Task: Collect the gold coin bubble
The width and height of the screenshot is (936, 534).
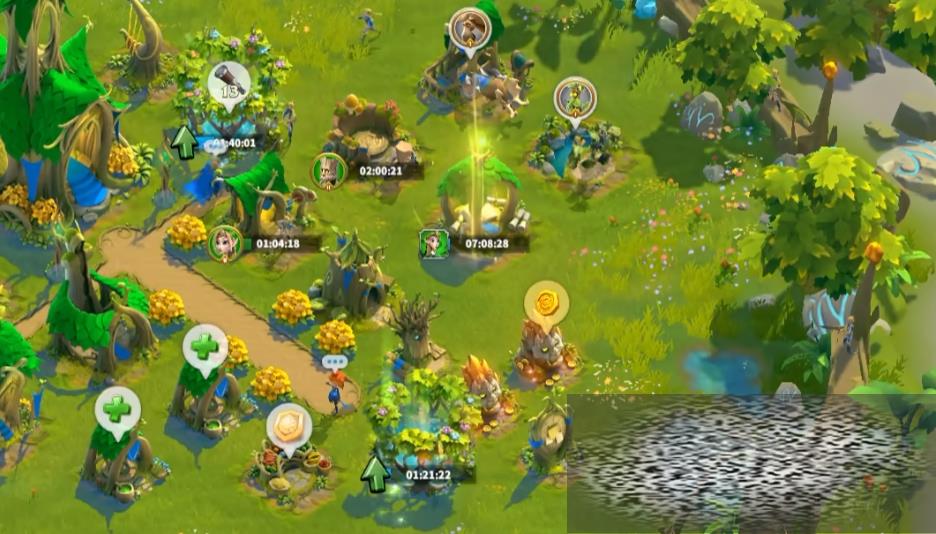Action: [x=546, y=301]
